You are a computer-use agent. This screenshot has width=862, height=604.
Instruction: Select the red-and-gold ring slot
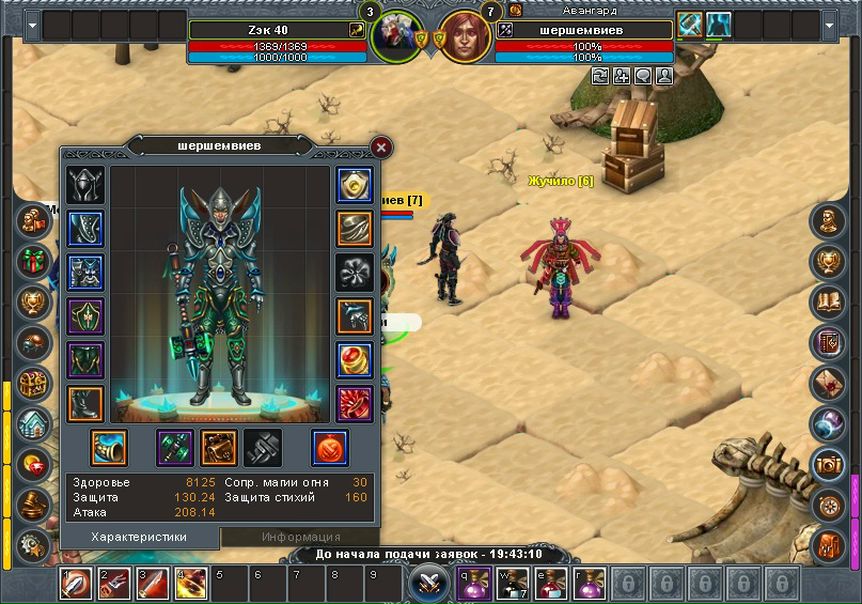click(x=355, y=359)
